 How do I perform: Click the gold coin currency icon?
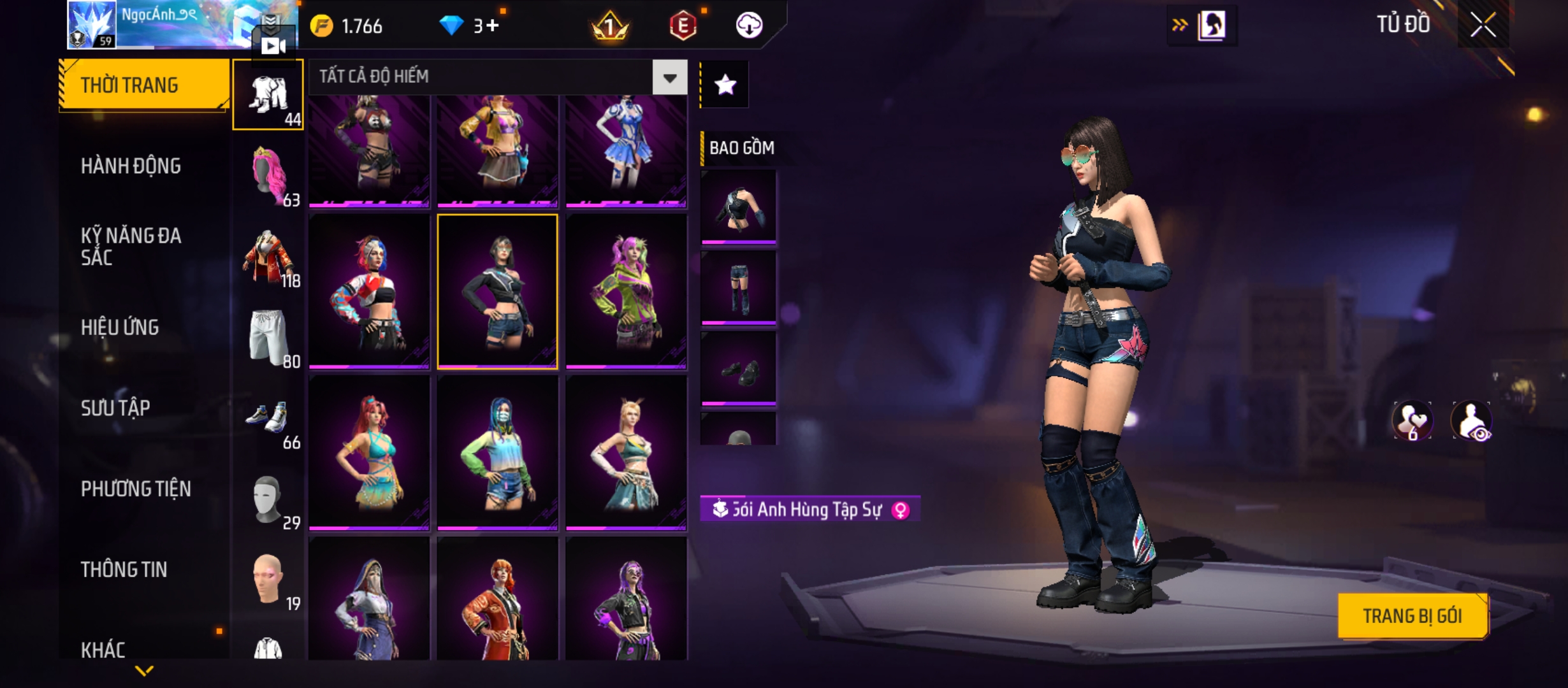coord(322,26)
